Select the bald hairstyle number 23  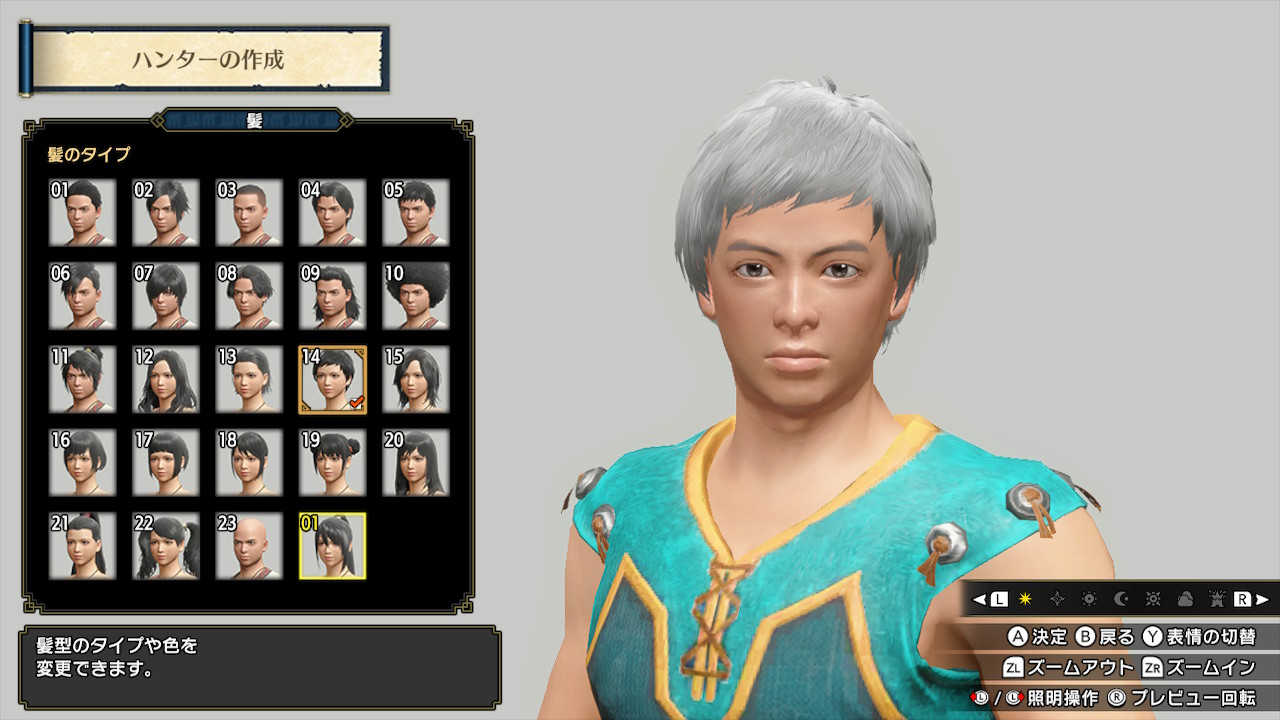coord(249,546)
